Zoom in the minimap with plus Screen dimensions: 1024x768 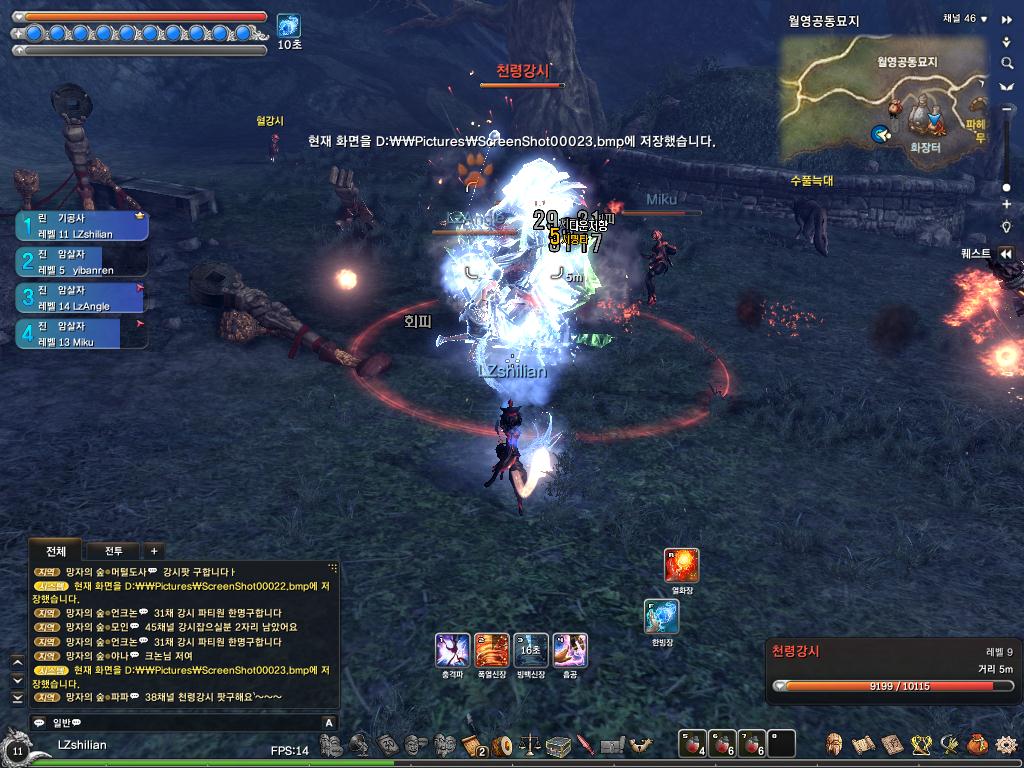(1007, 204)
